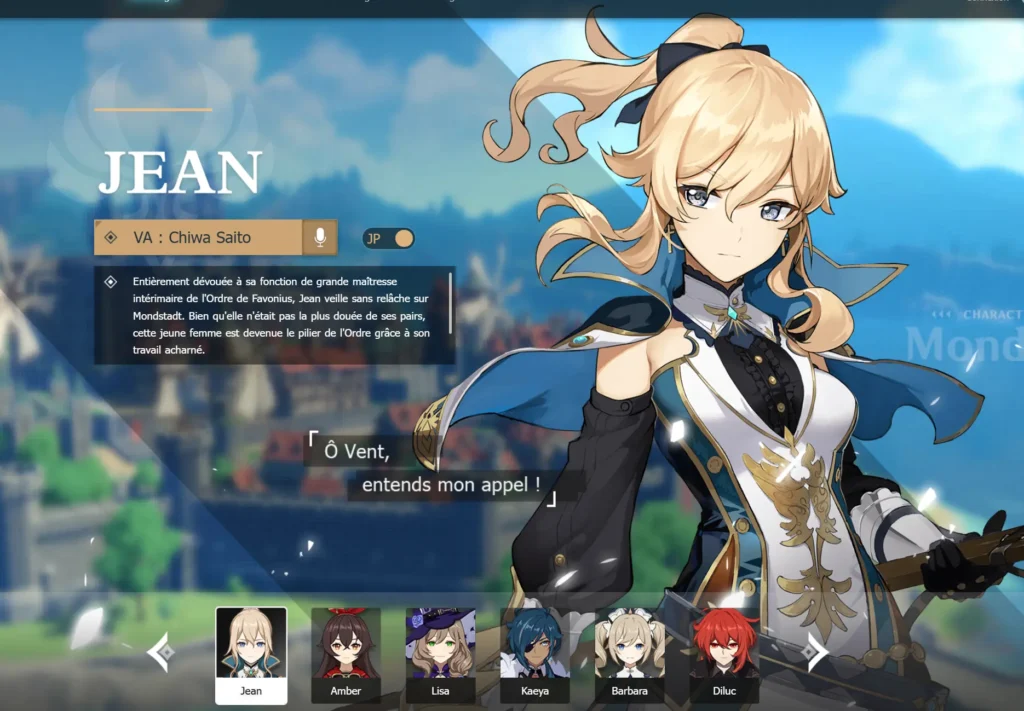
Task: Select the Barbara portrait
Action: tap(629, 654)
